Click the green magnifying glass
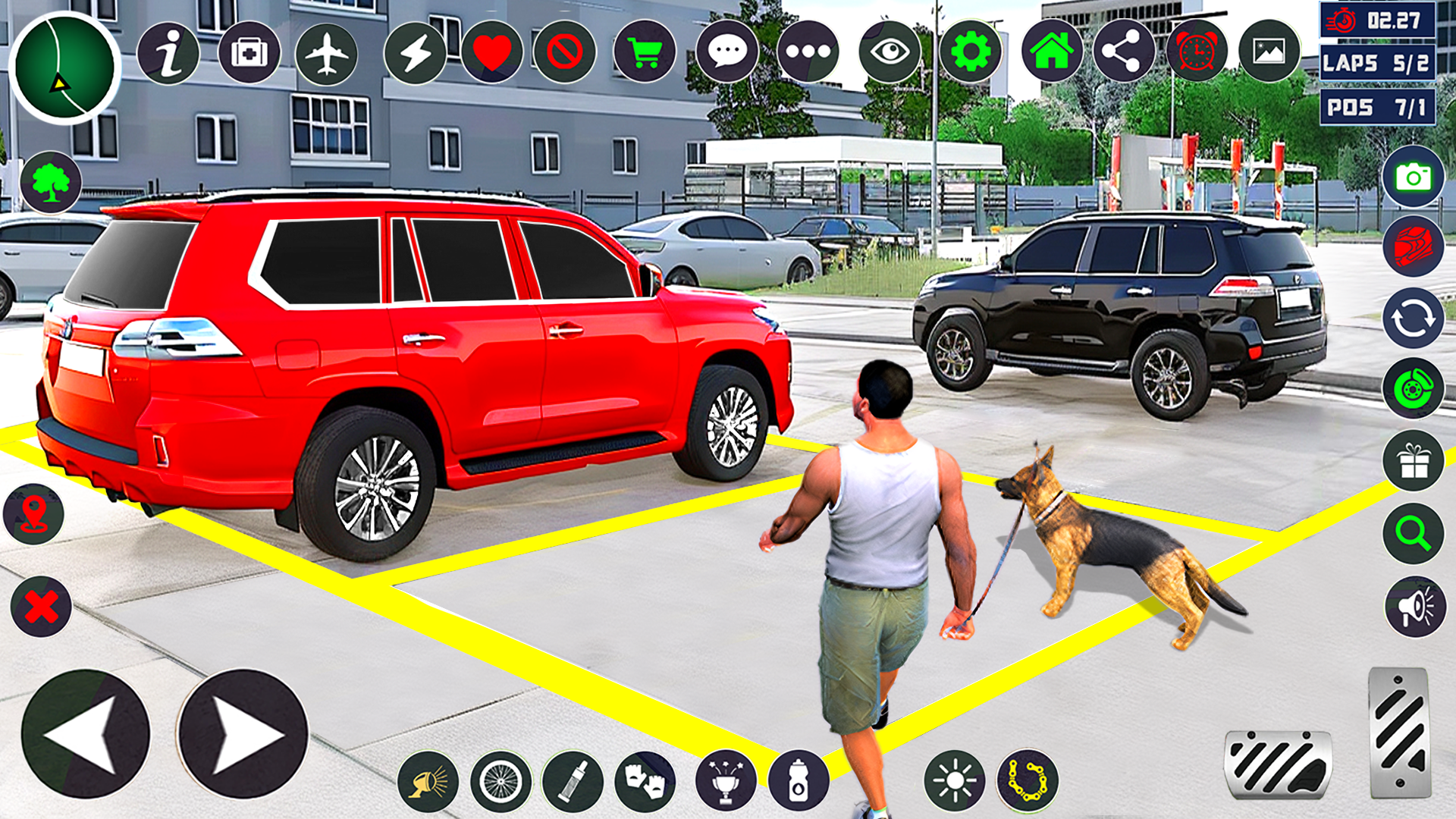 [1413, 533]
